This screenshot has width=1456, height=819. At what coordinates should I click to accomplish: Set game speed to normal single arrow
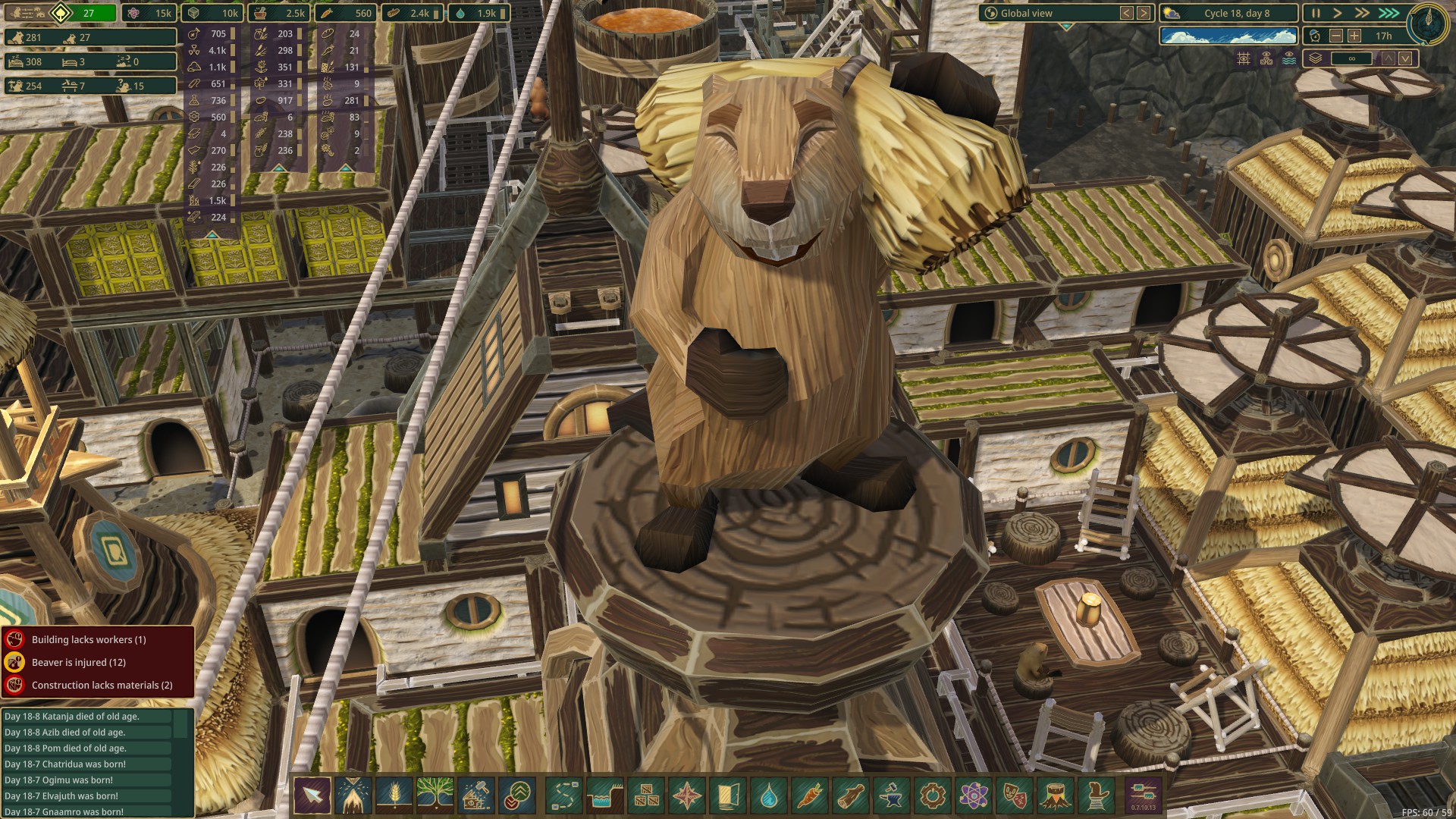(x=1338, y=13)
